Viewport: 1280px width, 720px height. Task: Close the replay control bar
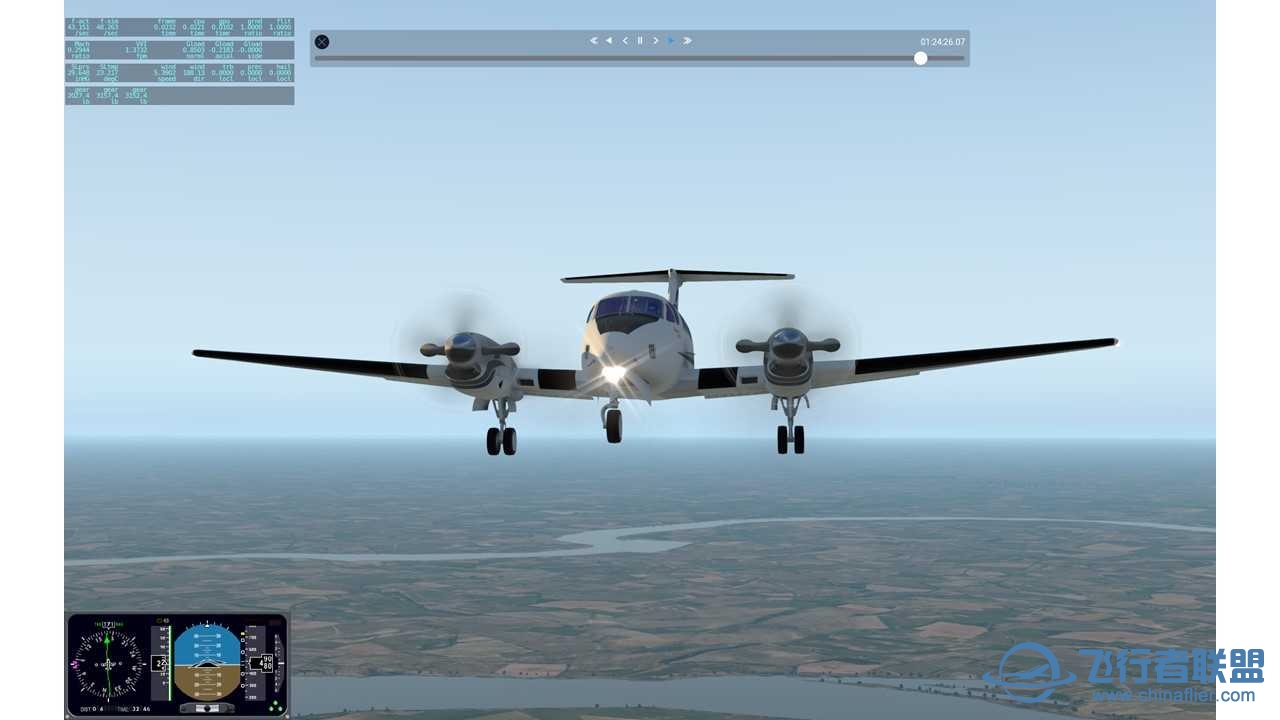click(322, 42)
